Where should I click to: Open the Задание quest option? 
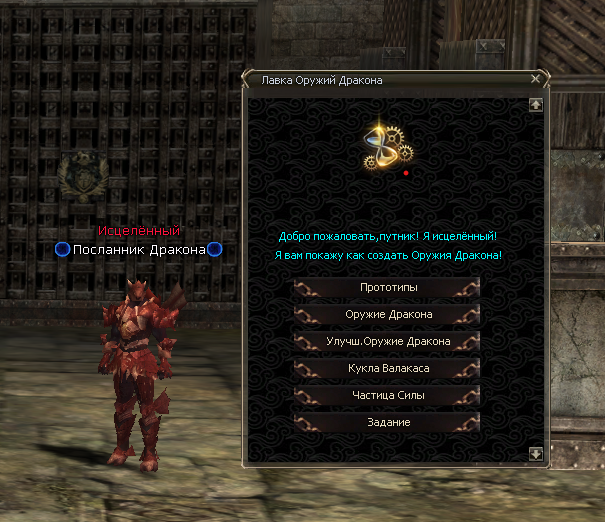pos(387,423)
